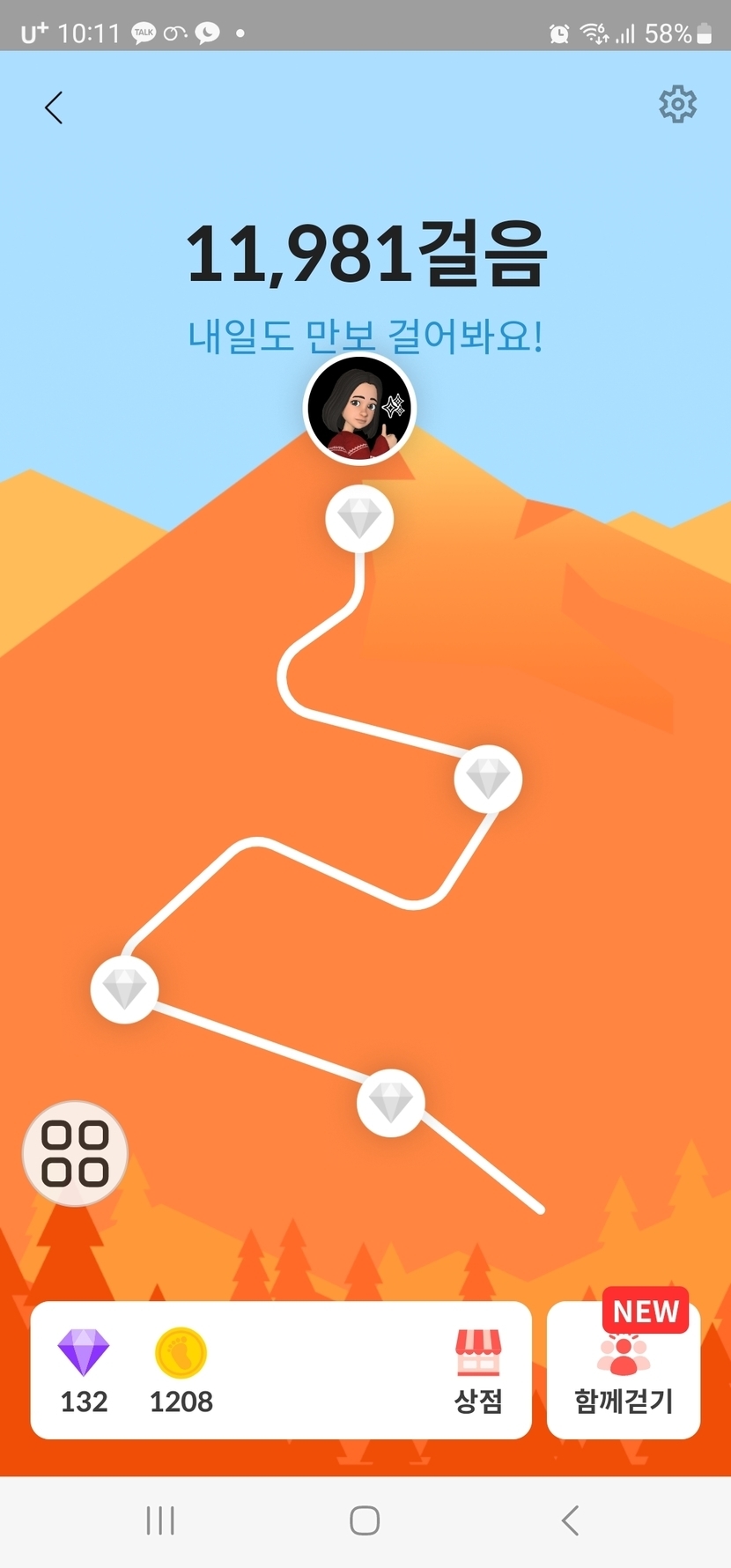Go back using the top-left arrow
Viewport: 731px width, 1568px height.
[x=54, y=108]
